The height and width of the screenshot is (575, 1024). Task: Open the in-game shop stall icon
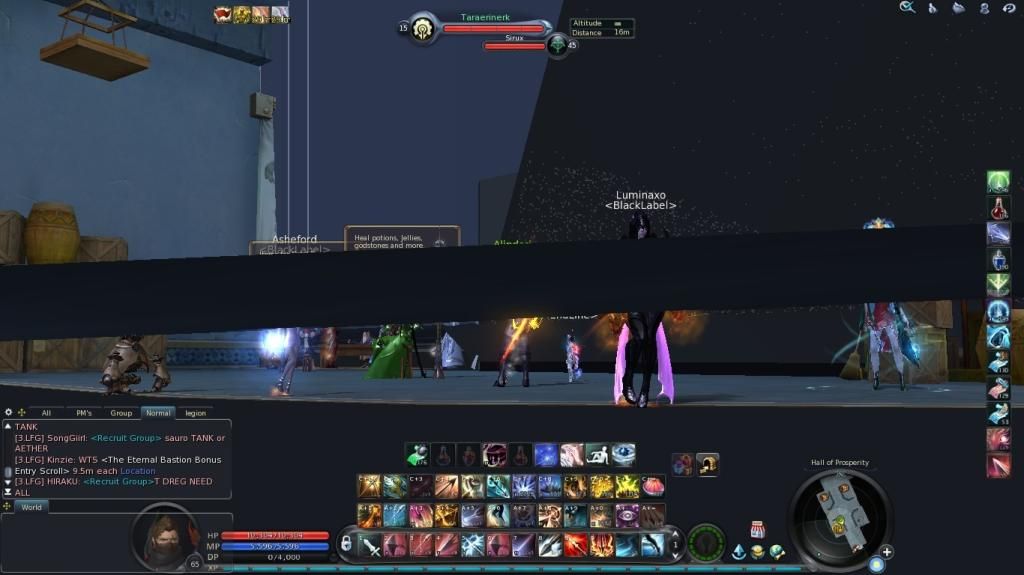(757, 528)
